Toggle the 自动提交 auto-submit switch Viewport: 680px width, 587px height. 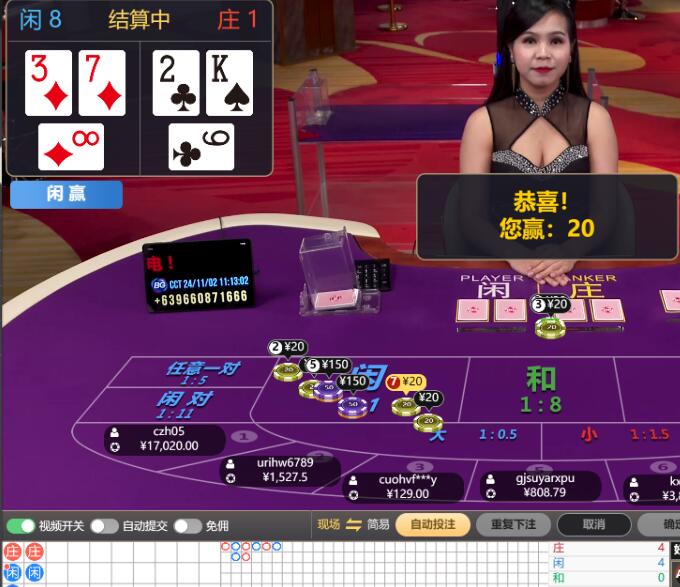[104, 526]
